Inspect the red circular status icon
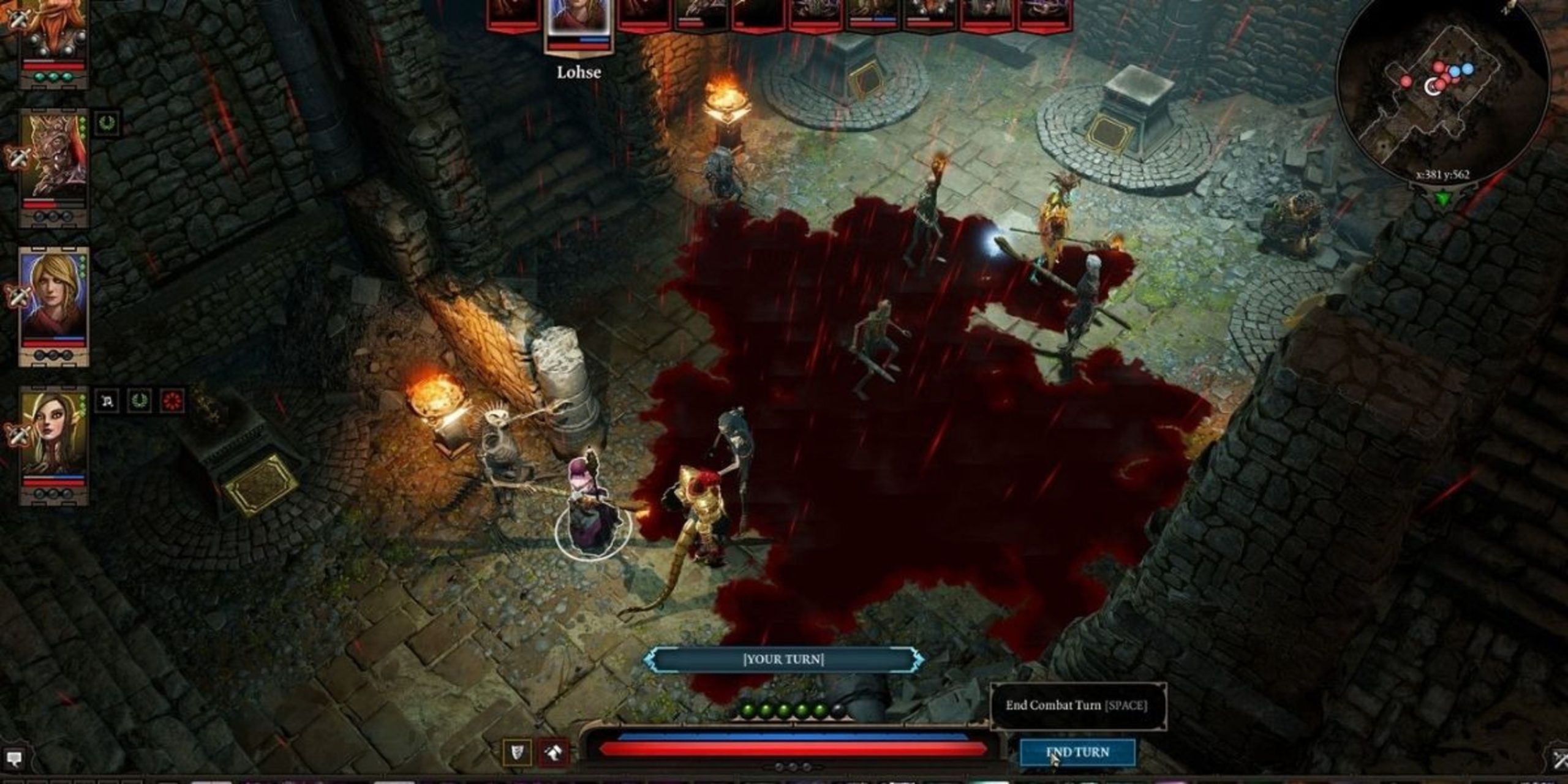The image size is (1568, 784). [x=172, y=402]
